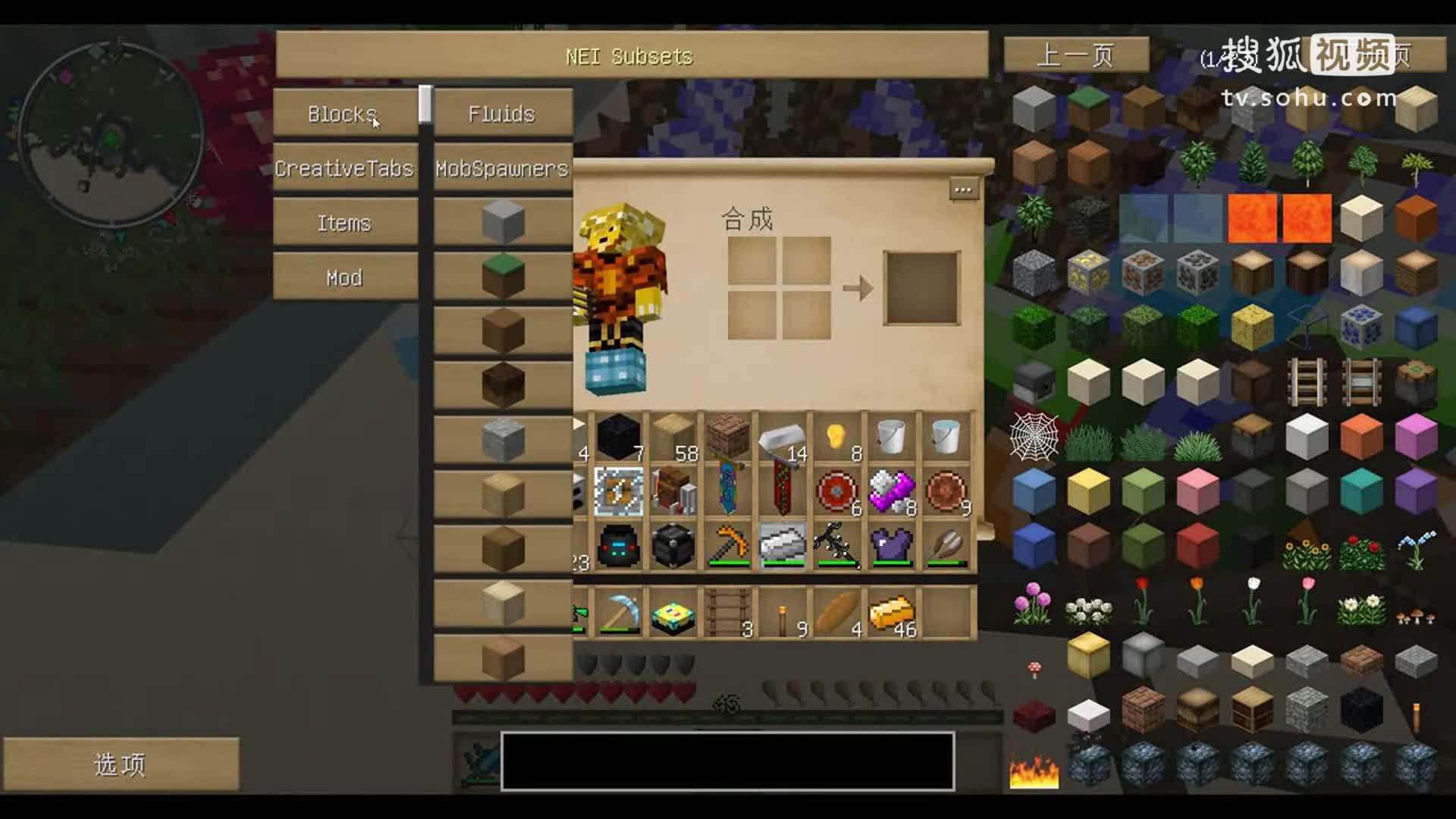Open the recipe options via the ellipsis button
Image resolution: width=1456 pixels, height=819 pixels.
point(964,190)
